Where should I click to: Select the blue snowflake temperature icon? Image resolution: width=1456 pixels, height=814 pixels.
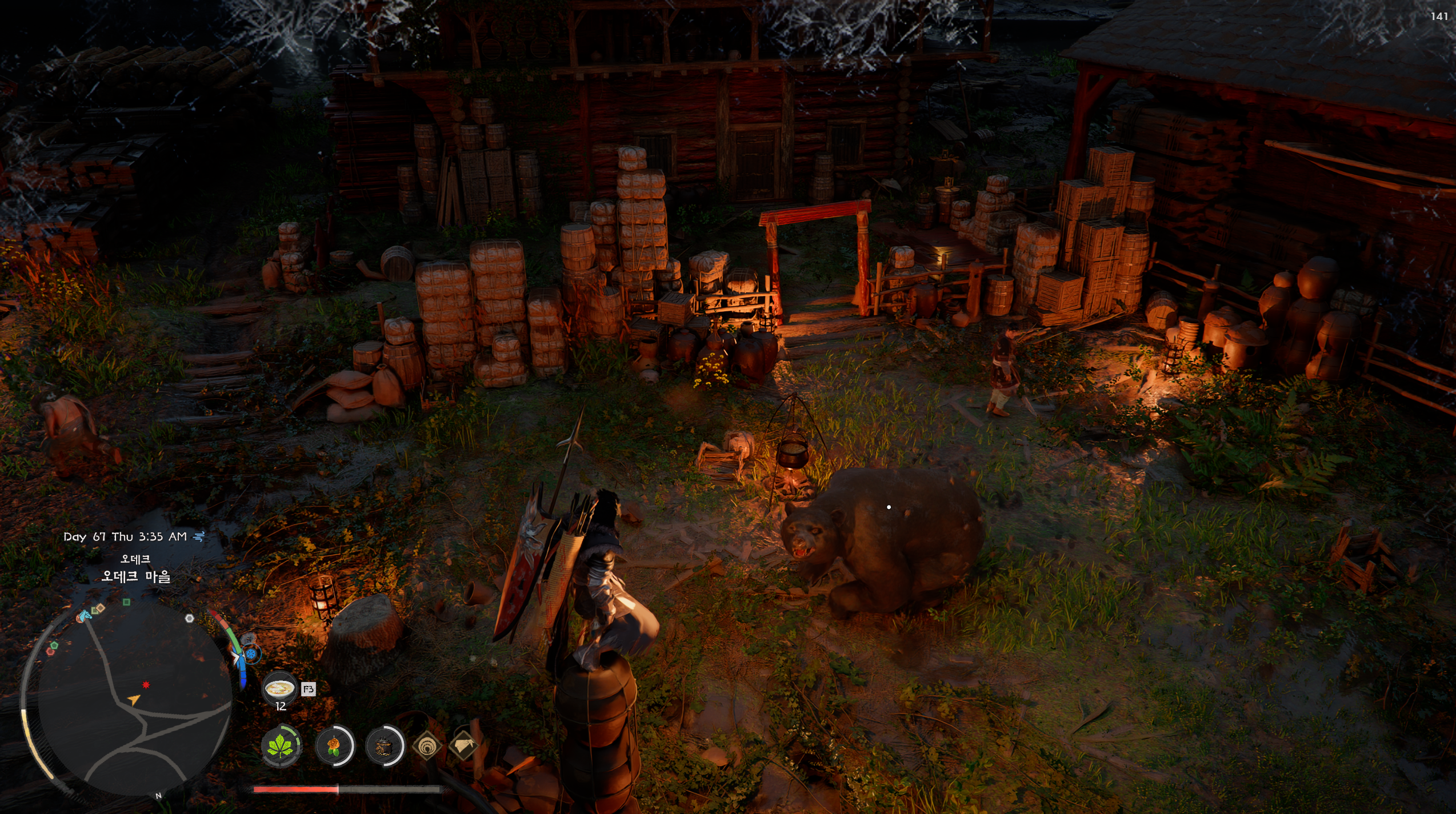click(x=251, y=653)
